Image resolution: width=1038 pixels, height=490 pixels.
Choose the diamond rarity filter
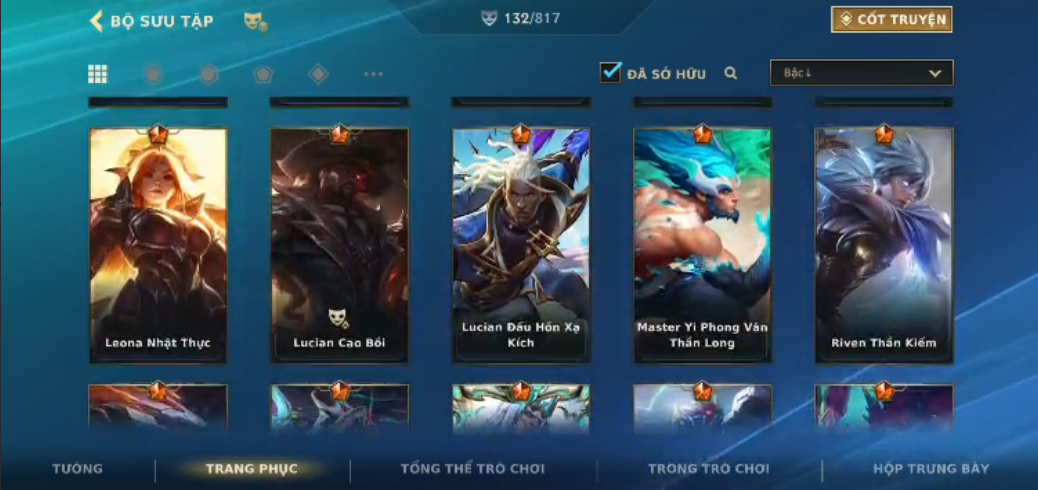click(318, 74)
